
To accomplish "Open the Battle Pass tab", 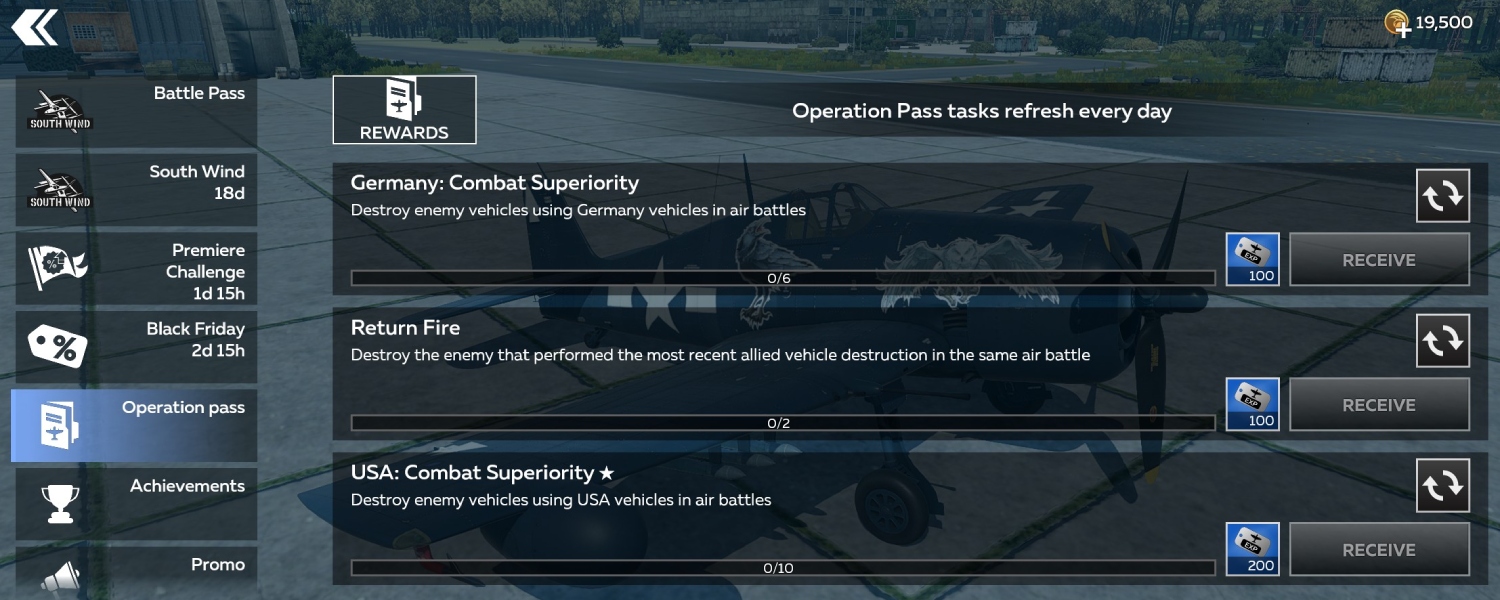I will click(136, 111).
